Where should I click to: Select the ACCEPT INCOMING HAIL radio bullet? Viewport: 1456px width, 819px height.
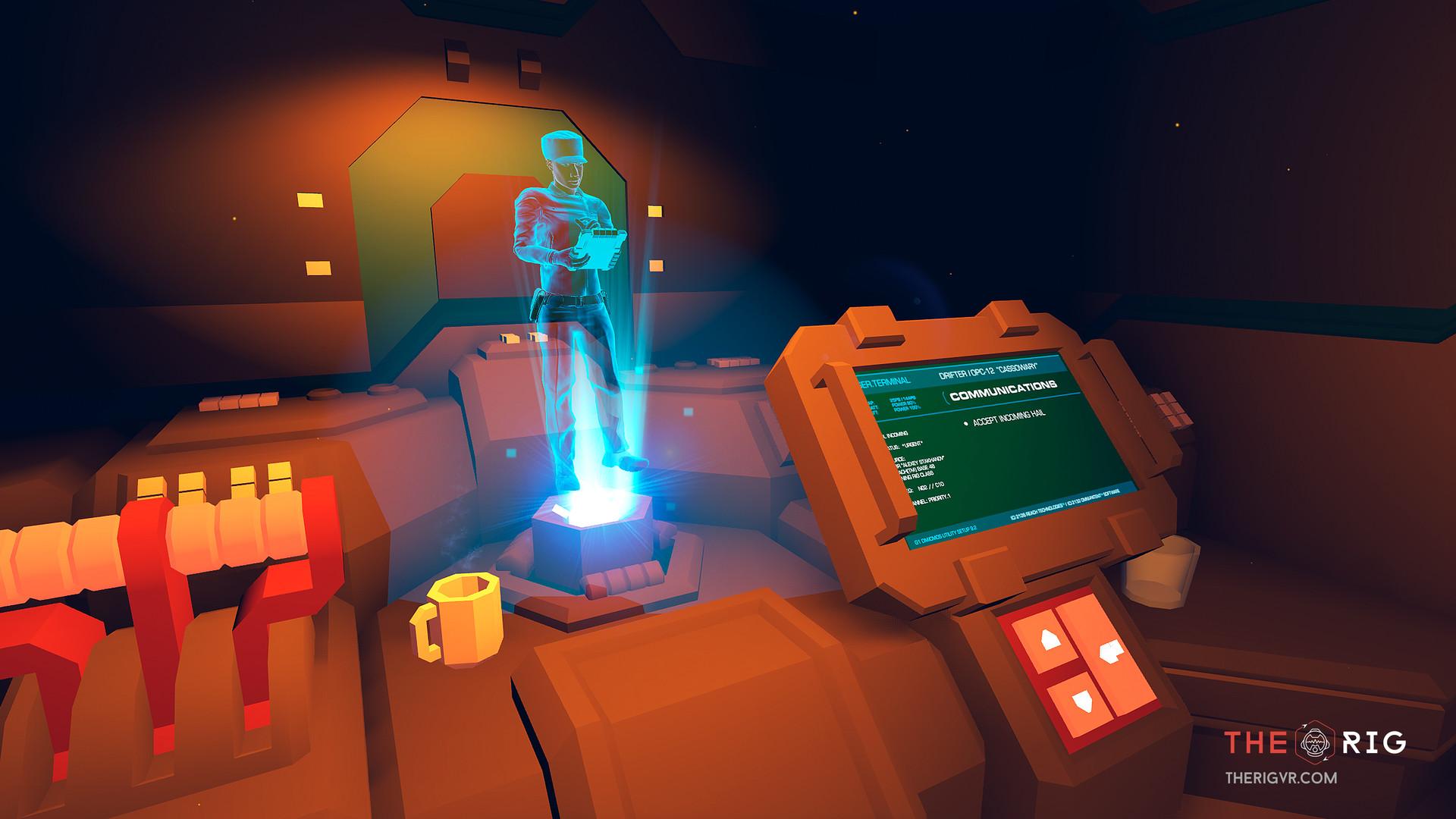tap(965, 423)
